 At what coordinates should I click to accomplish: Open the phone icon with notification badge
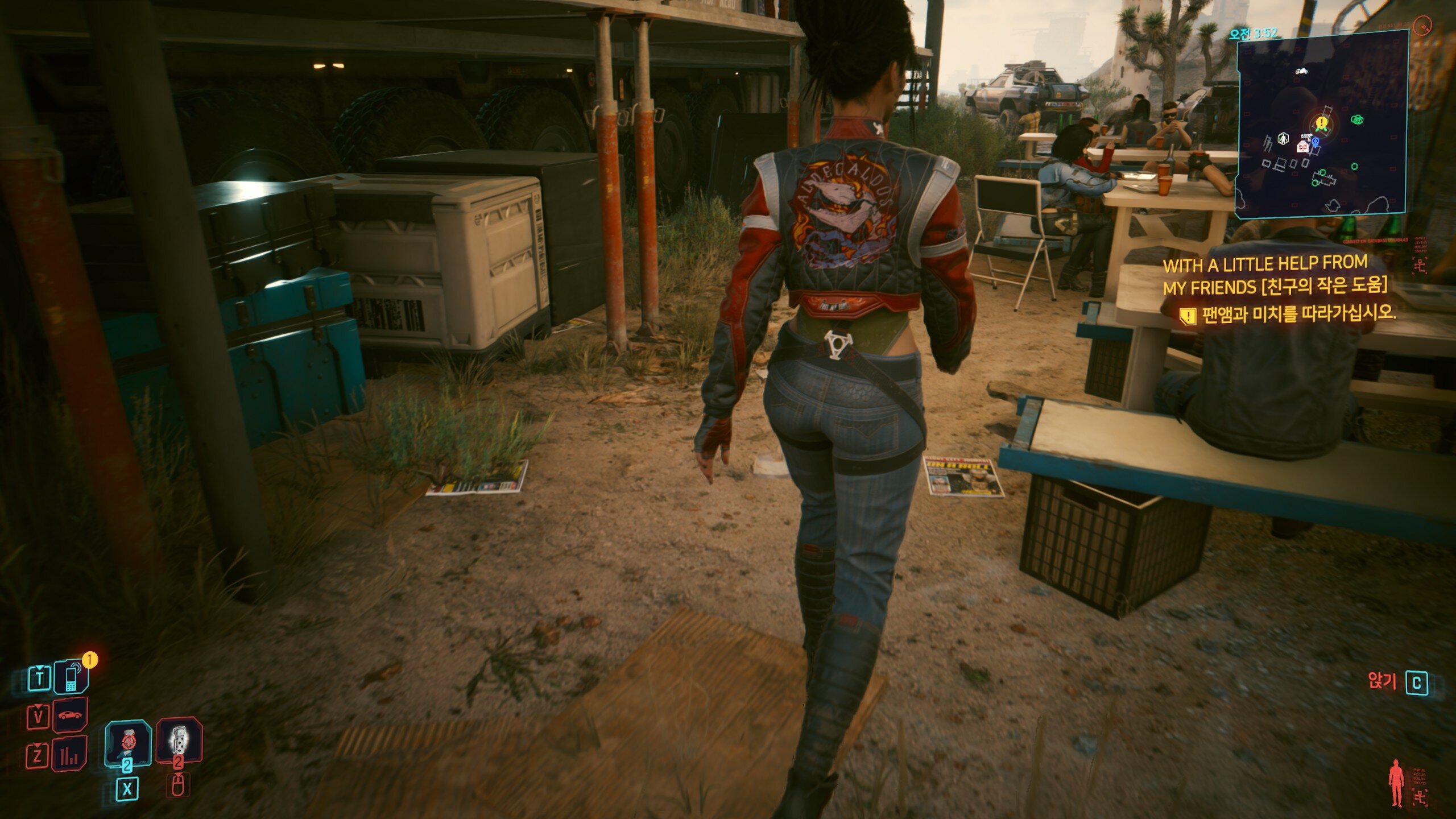pos(72,677)
